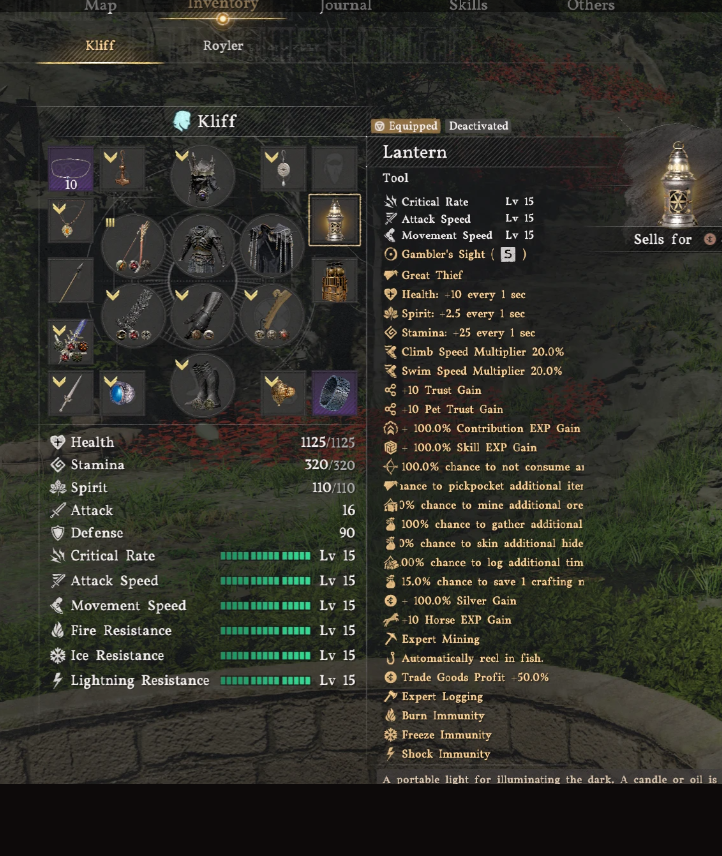Select the horned helmet slot
The height and width of the screenshot is (856, 722).
click(202, 176)
